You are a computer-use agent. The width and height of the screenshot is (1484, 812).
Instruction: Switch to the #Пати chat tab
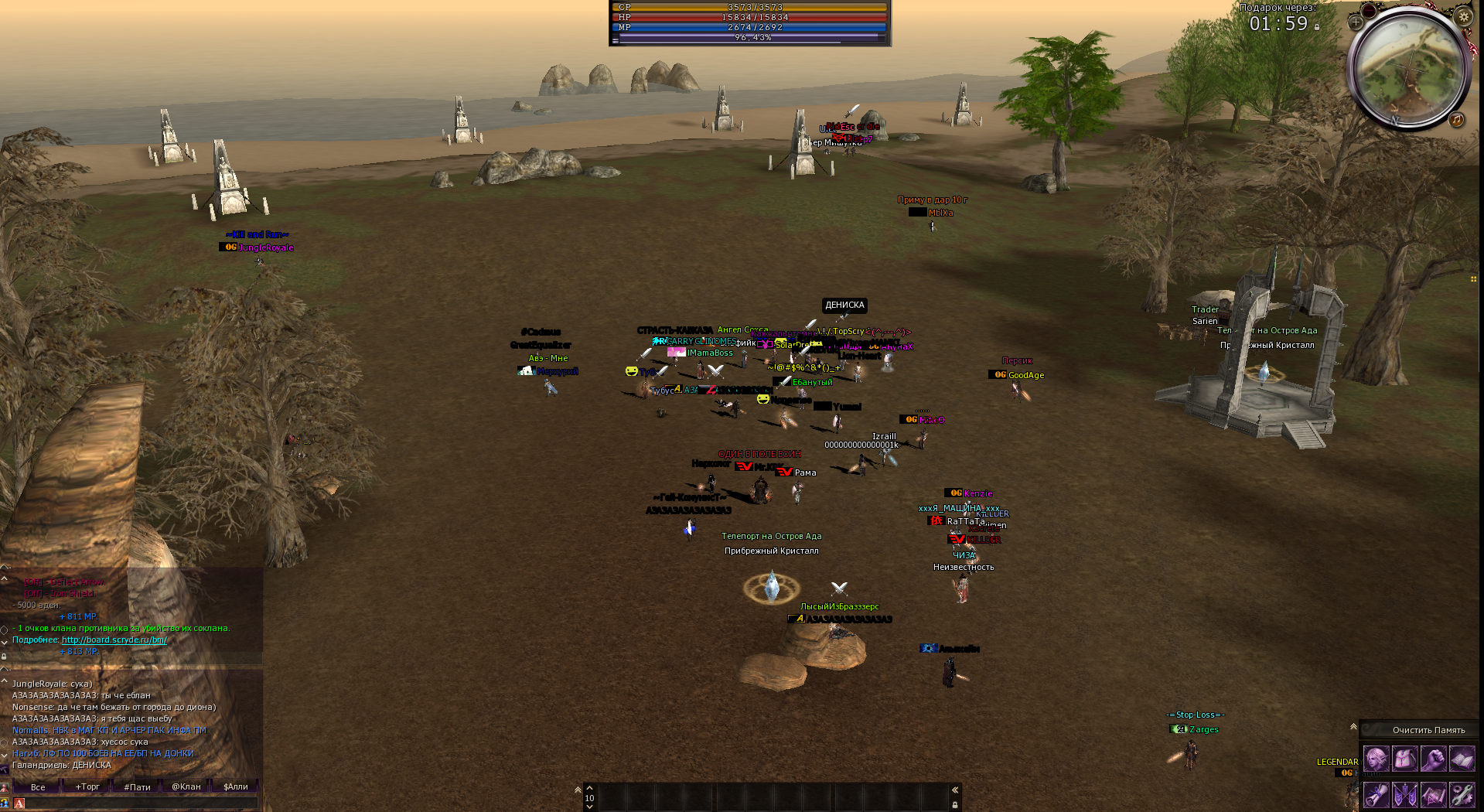click(x=137, y=787)
